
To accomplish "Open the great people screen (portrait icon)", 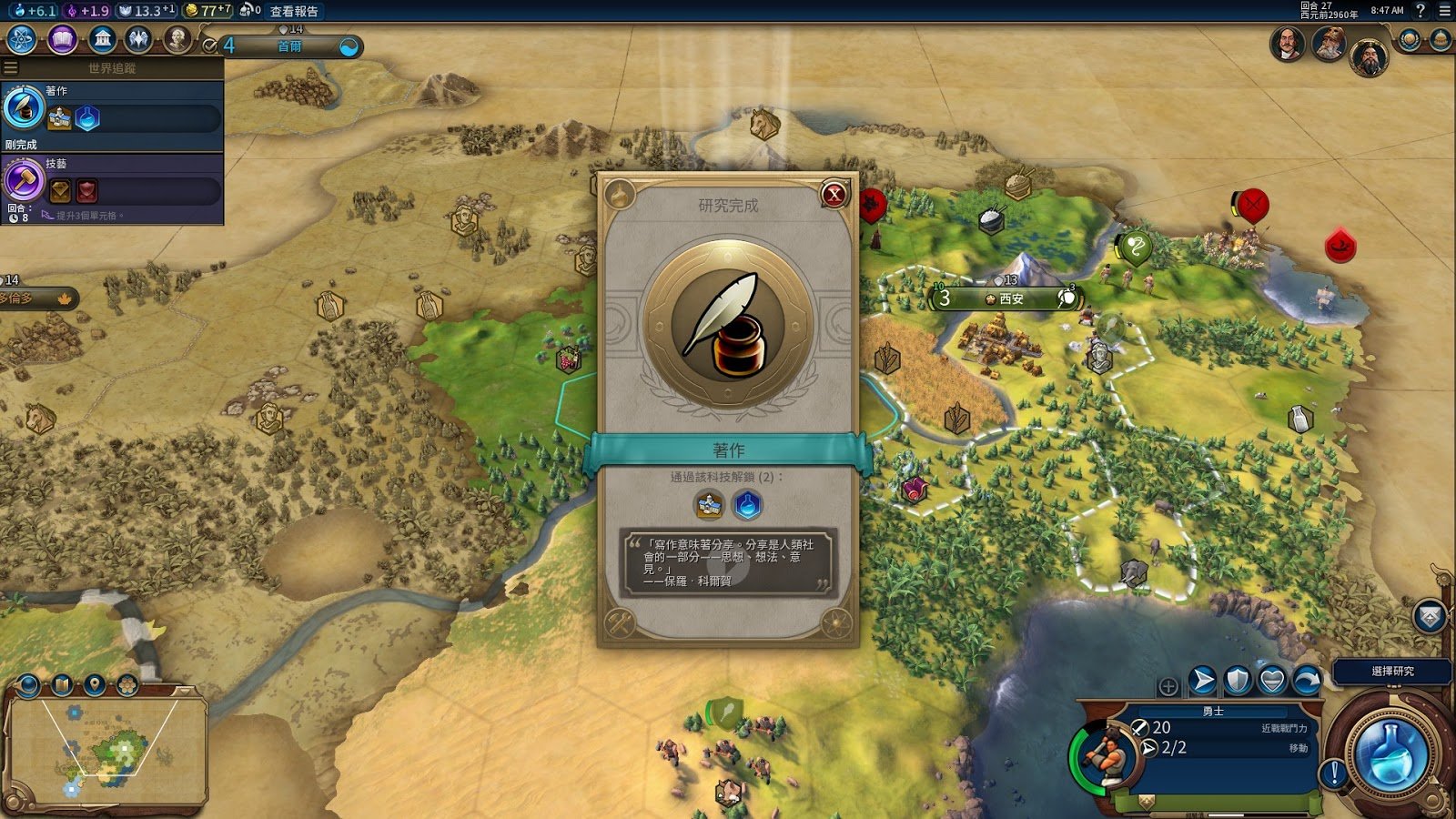I will (x=177, y=40).
